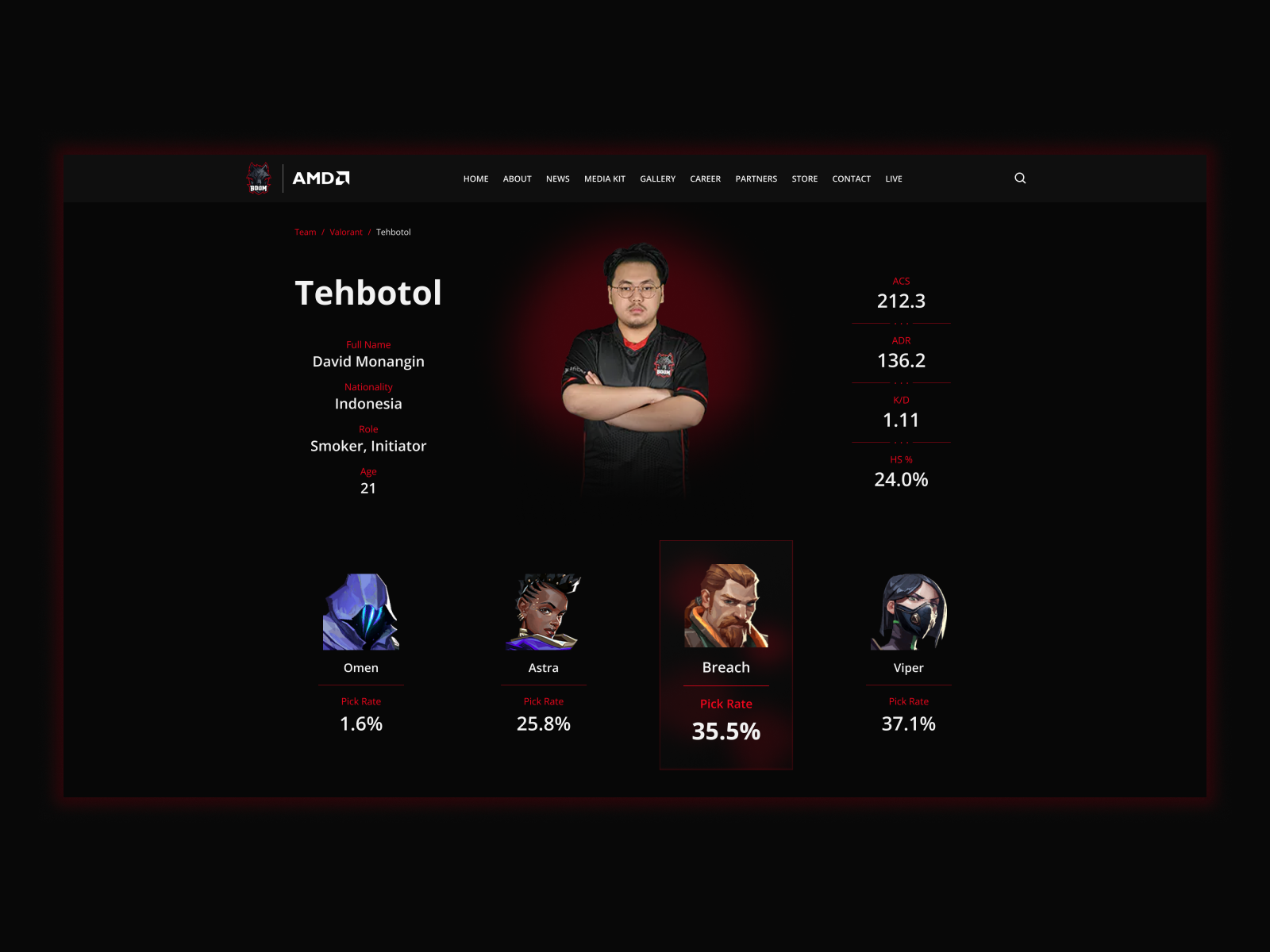Click the BOOM Esports wolf logo
The width and height of the screenshot is (1270, 952).
257,178
